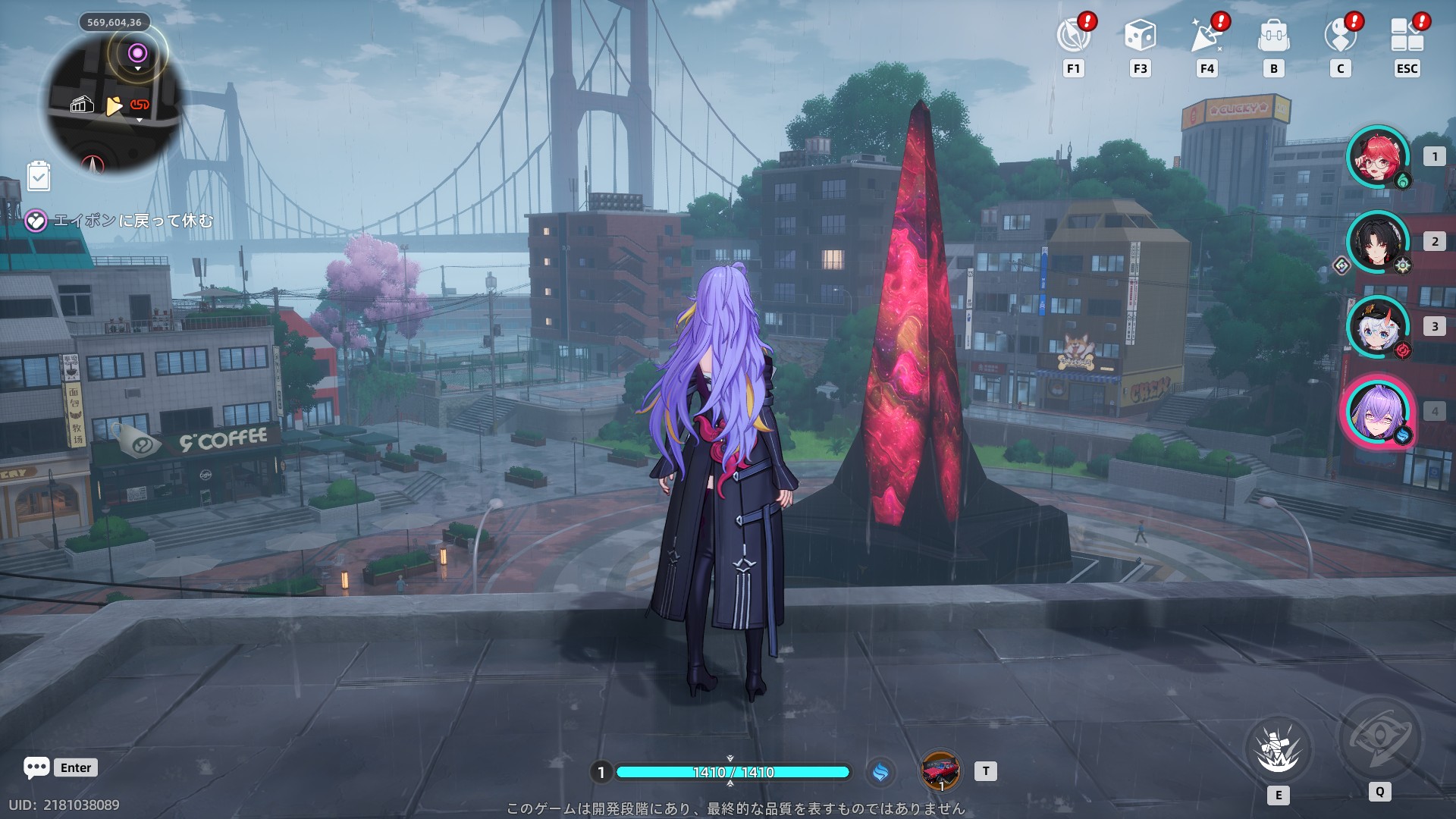Viewport: 1456px width, 819px height.
Task: Open the F1 menu icon
Action: point(1073,36)
